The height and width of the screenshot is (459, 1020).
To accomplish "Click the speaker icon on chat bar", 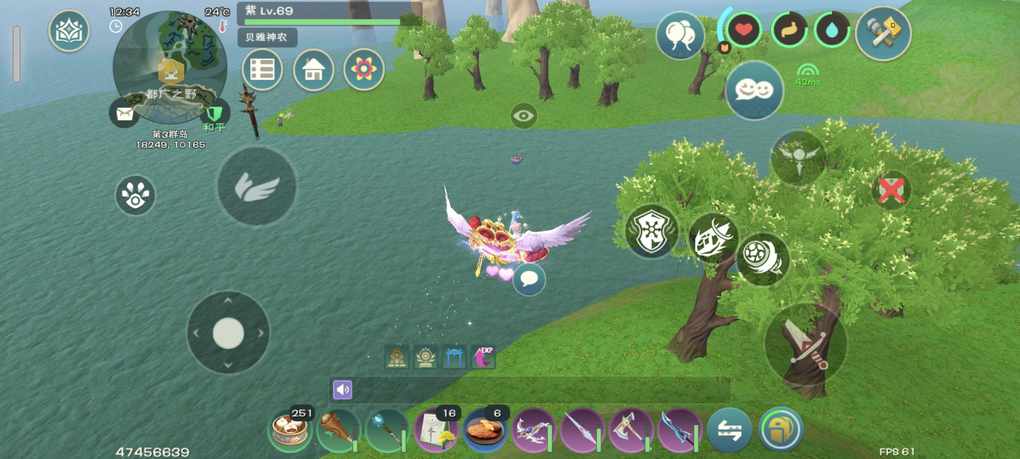I will (x=343, y=390).
